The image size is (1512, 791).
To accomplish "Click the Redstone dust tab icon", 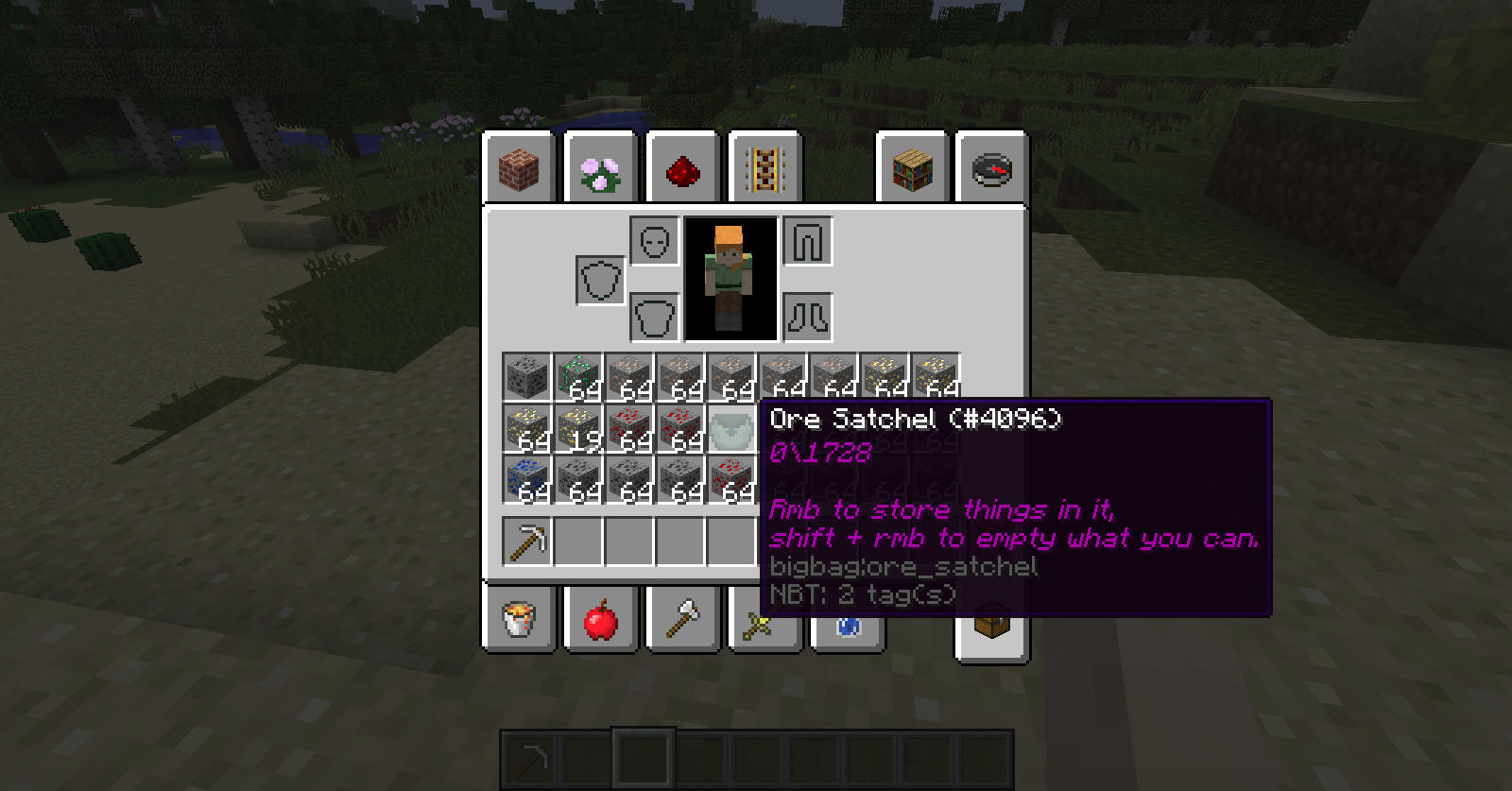I will click(683, 168).
